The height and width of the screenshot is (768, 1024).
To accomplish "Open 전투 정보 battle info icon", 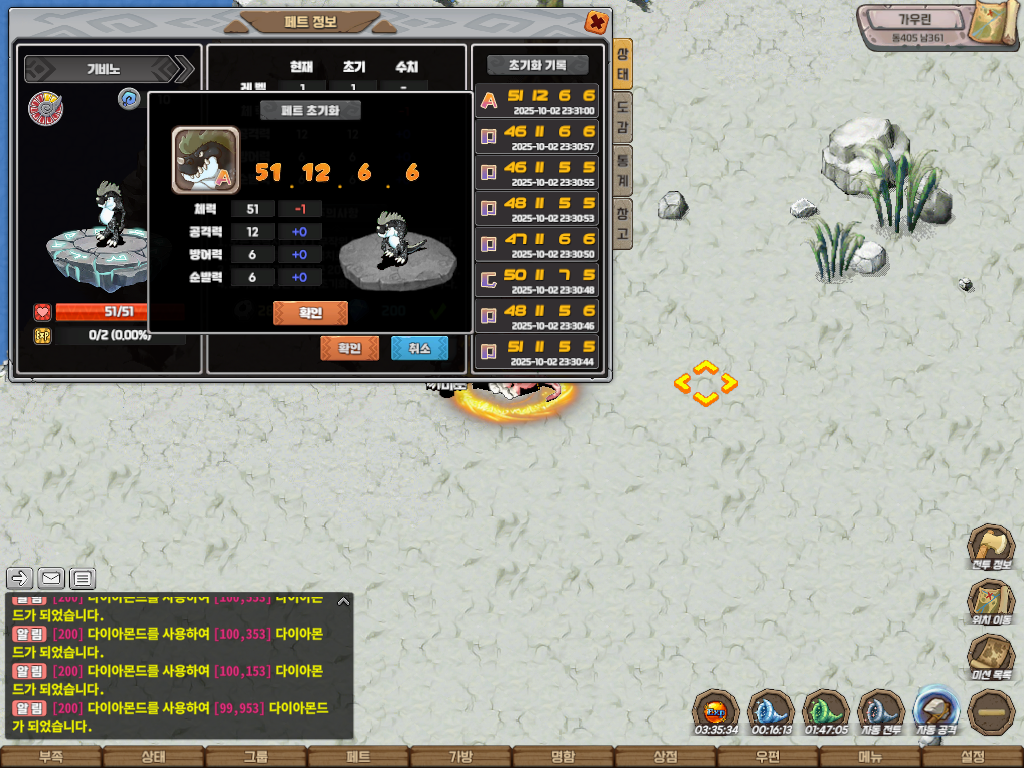I will (990, 548).
